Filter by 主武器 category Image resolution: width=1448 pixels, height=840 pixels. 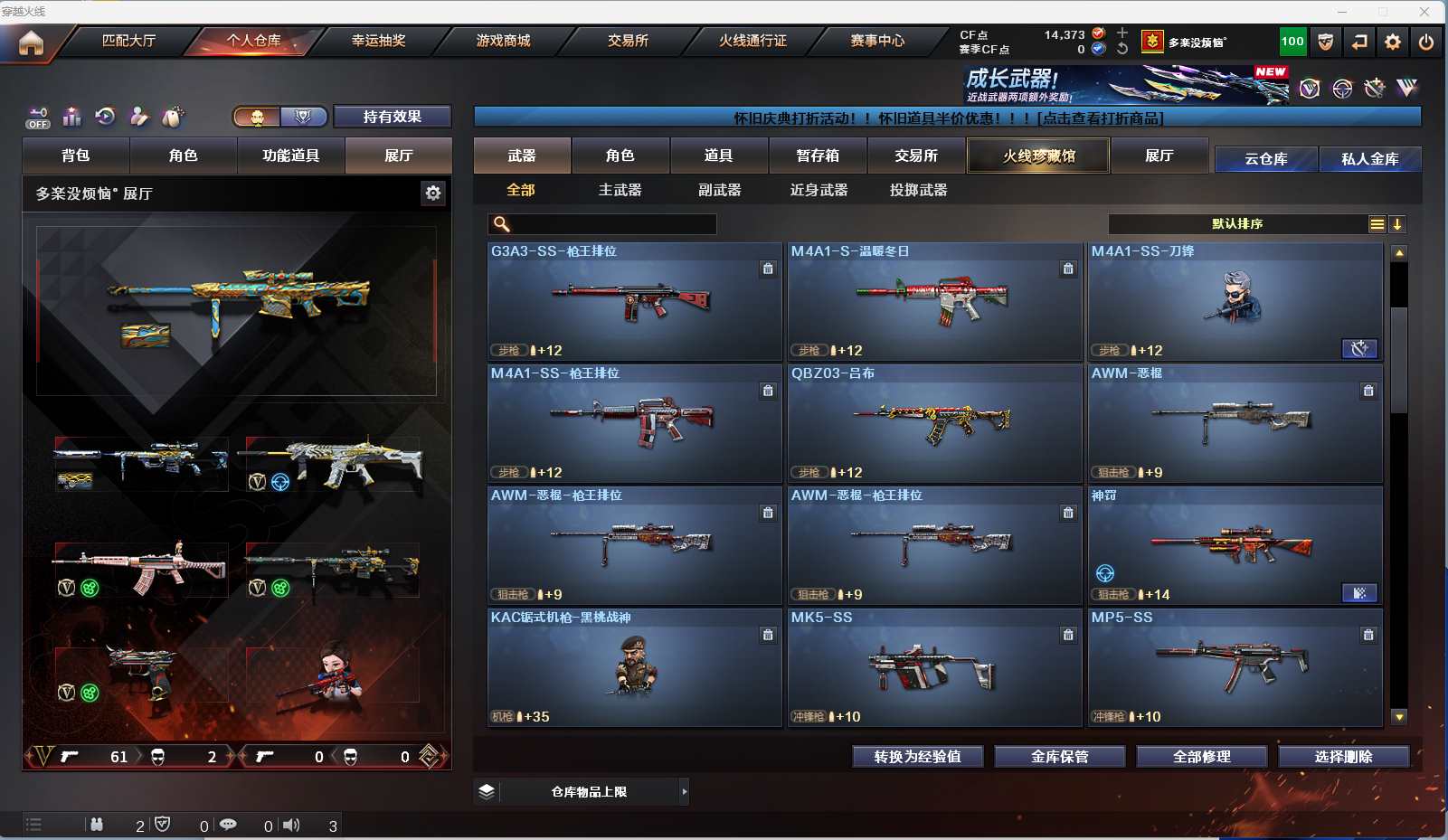[620, 190]
